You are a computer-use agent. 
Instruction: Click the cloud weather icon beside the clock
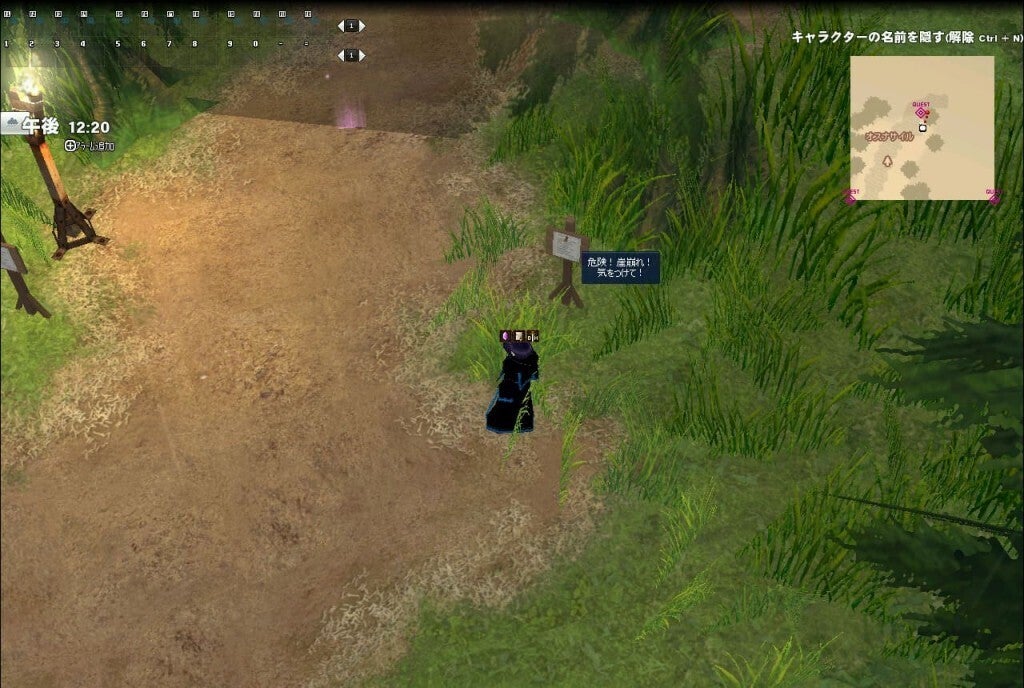click(11, 125)
